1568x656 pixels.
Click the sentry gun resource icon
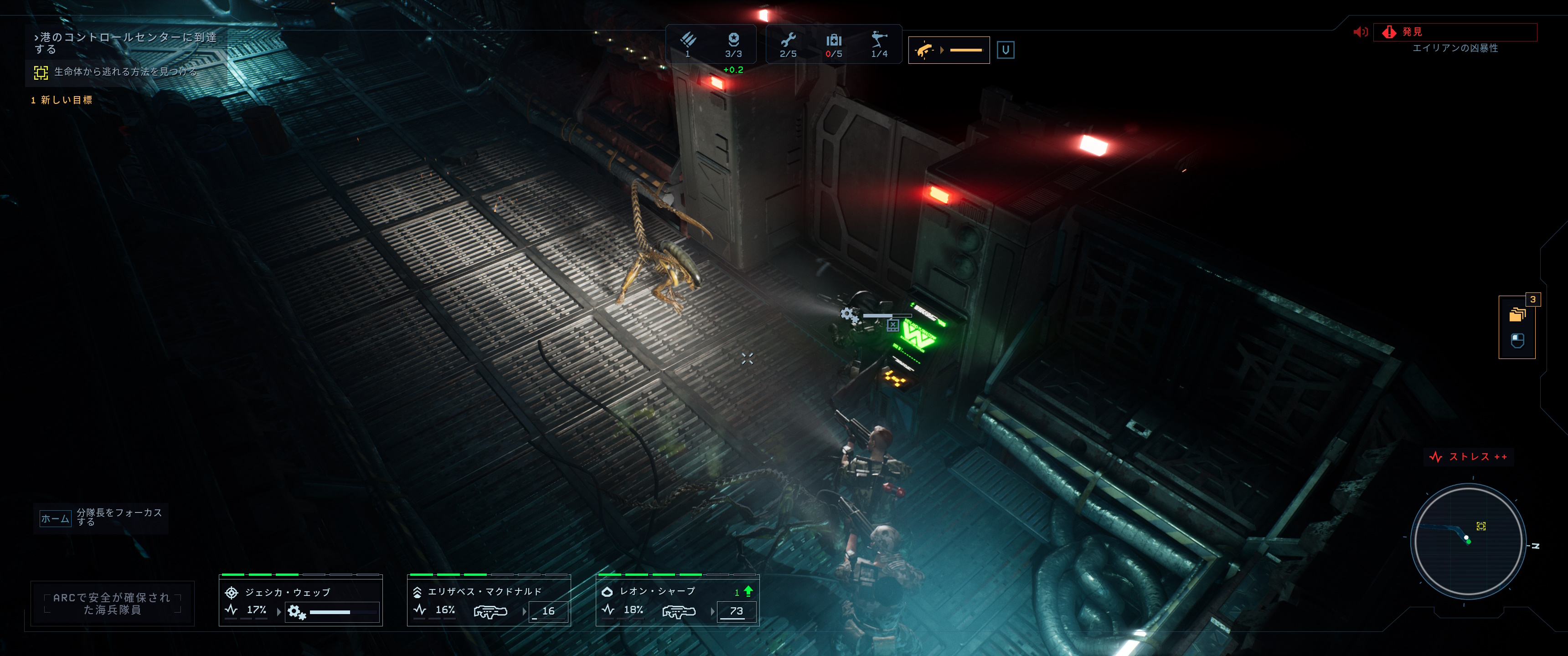click(x=879, y=40)
